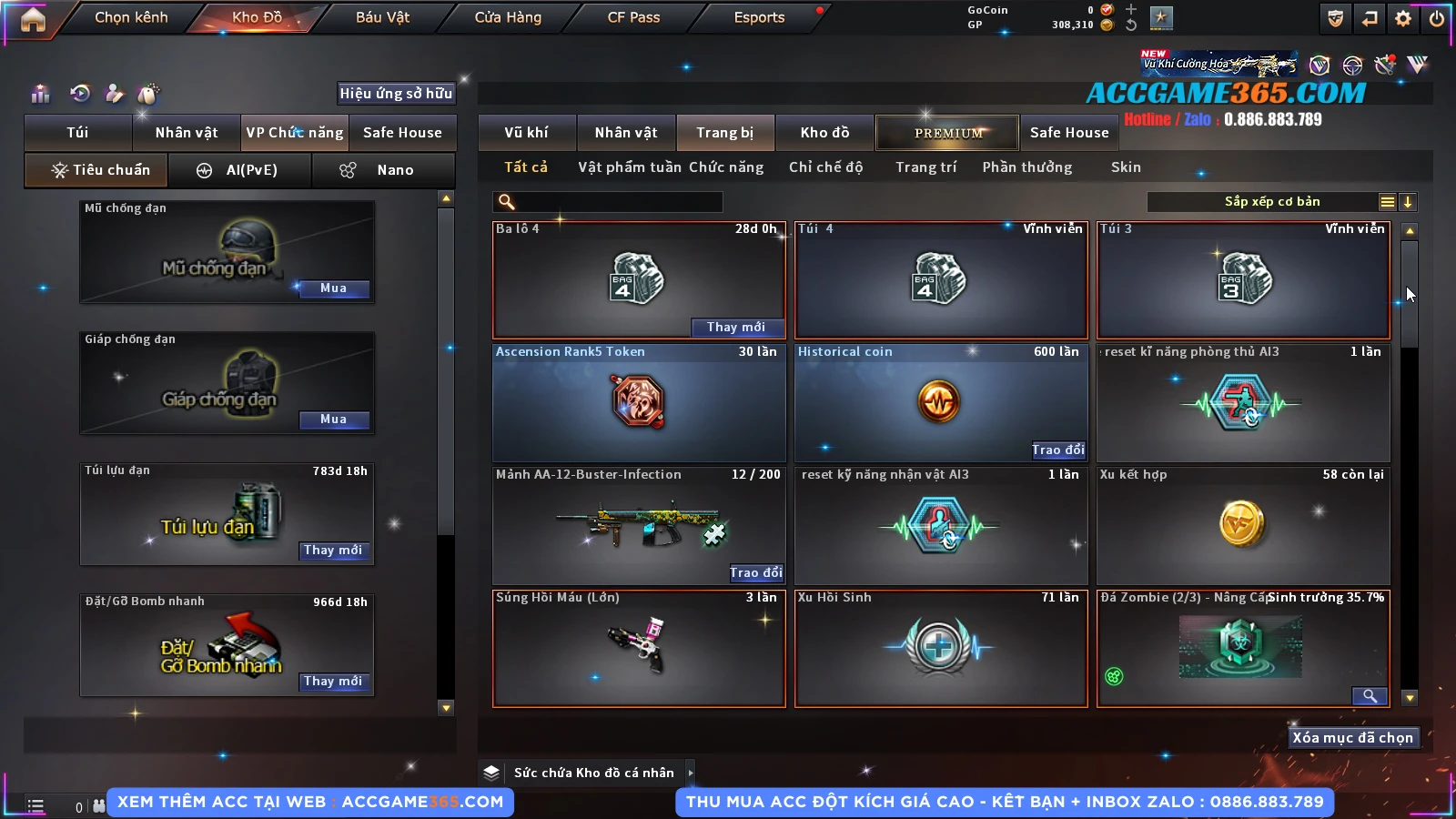Open the CF Pass menu
Image resolution: width=1456 pixels, height=819 pixels.
[633, 17]
